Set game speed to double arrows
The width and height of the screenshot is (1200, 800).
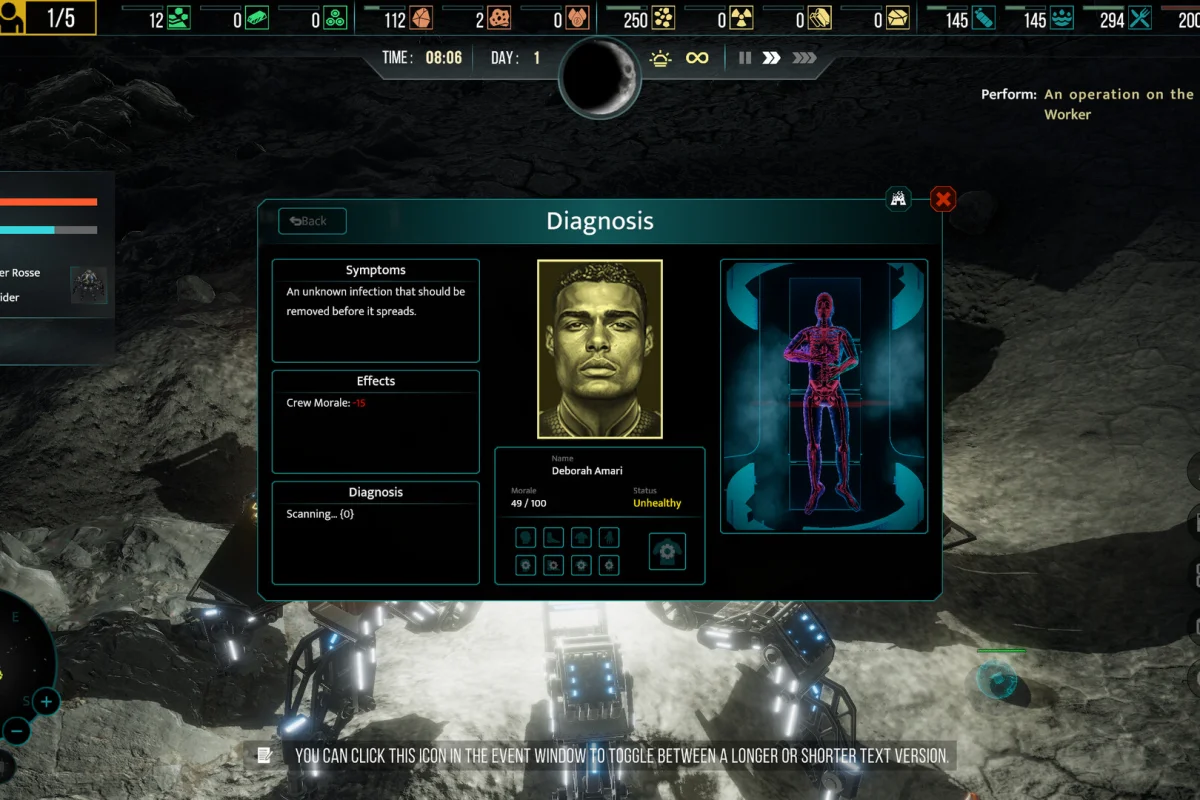[771, 58]
